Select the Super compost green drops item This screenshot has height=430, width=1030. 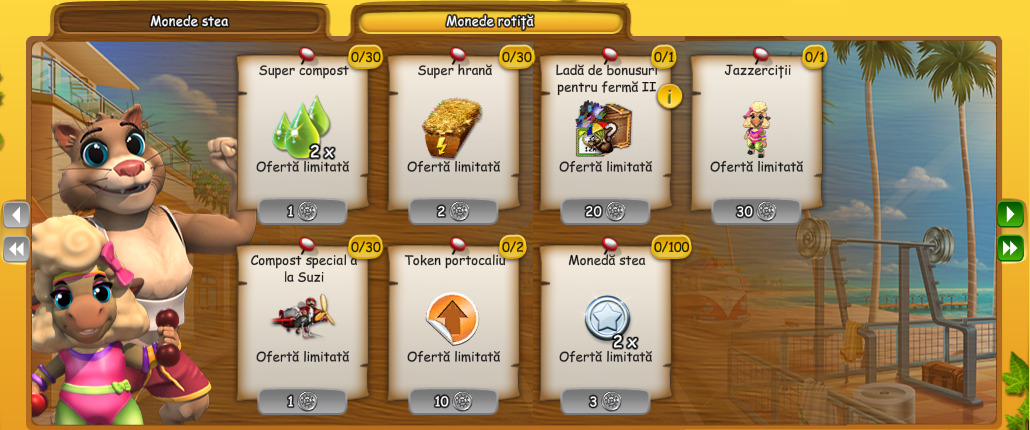coord(302,126)
